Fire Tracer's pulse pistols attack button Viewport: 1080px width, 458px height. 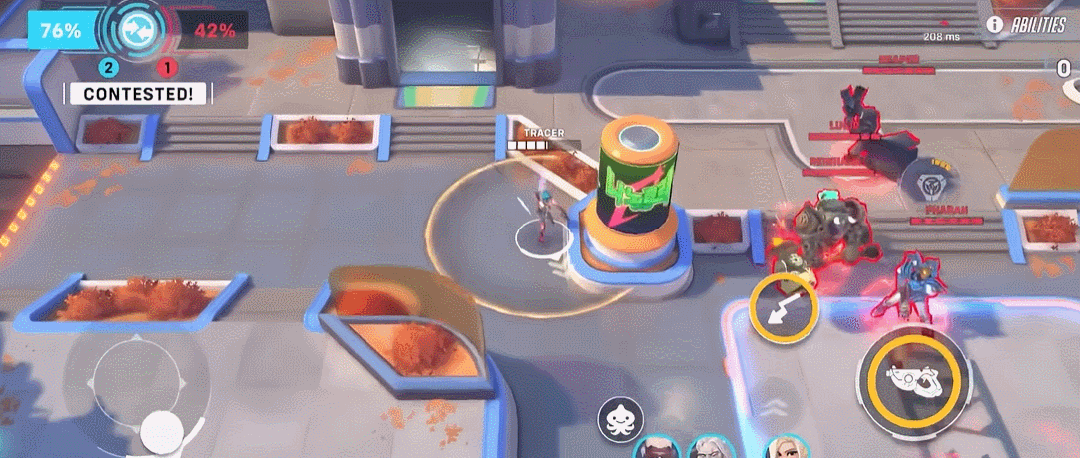(x=914, y=376)
